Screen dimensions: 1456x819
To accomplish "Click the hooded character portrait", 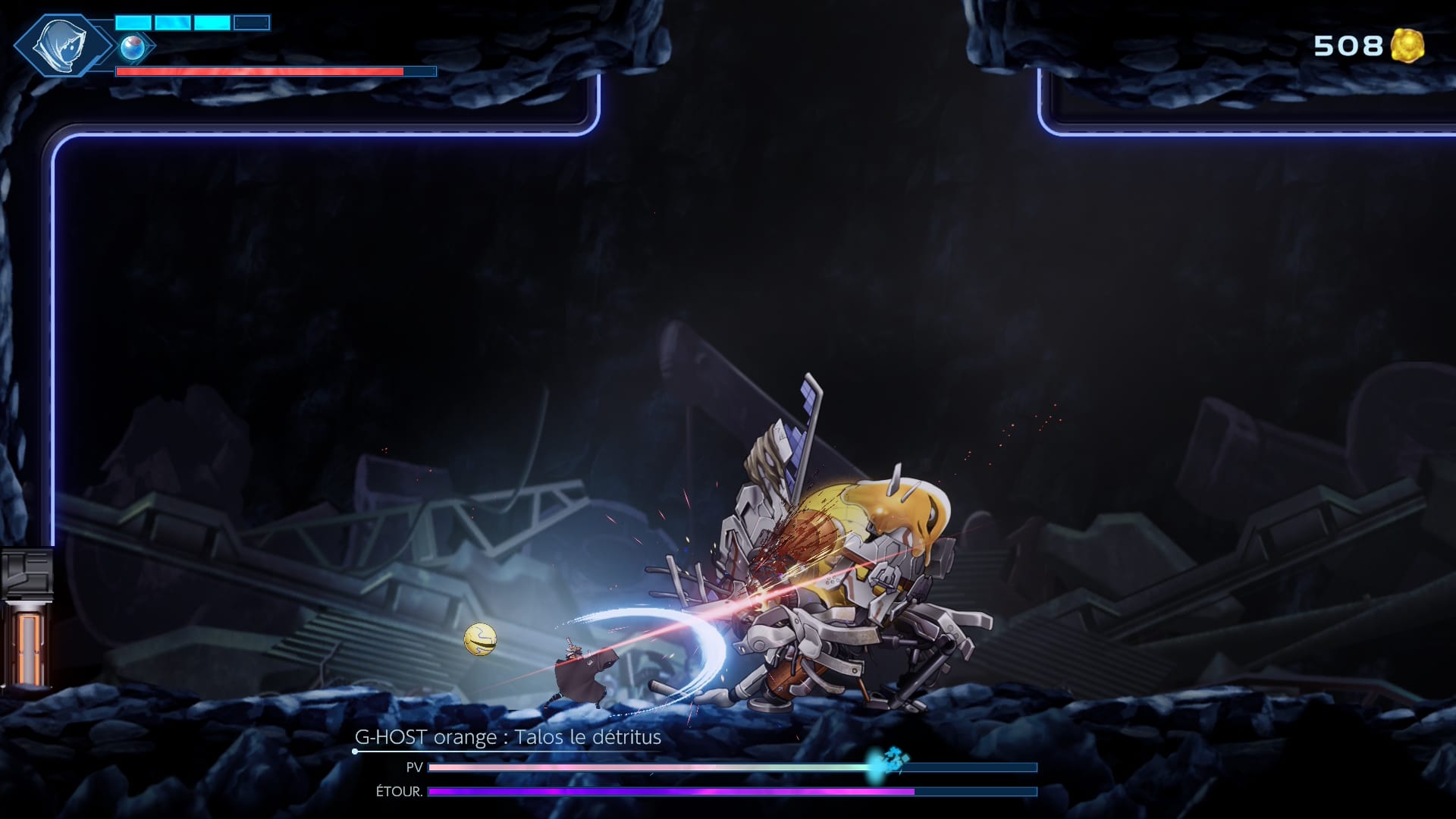I will coord(62,44).
